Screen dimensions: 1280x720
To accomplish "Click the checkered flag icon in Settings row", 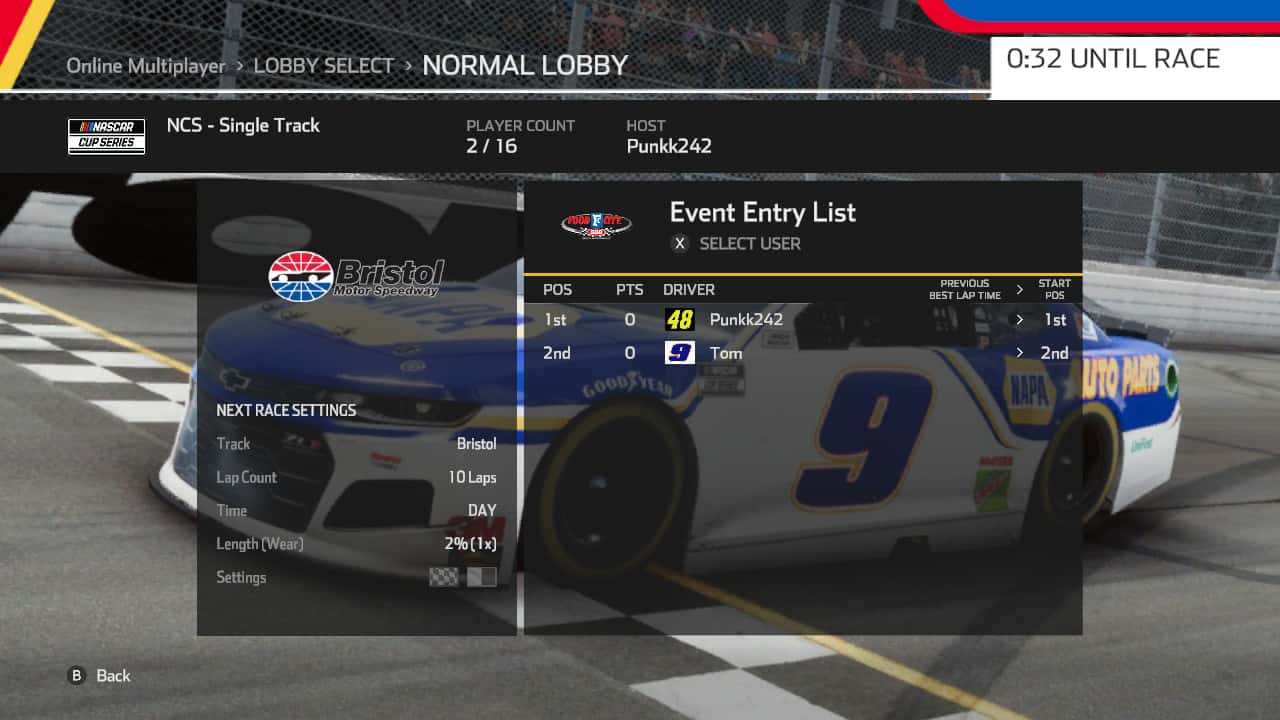I will coord(443,577).
